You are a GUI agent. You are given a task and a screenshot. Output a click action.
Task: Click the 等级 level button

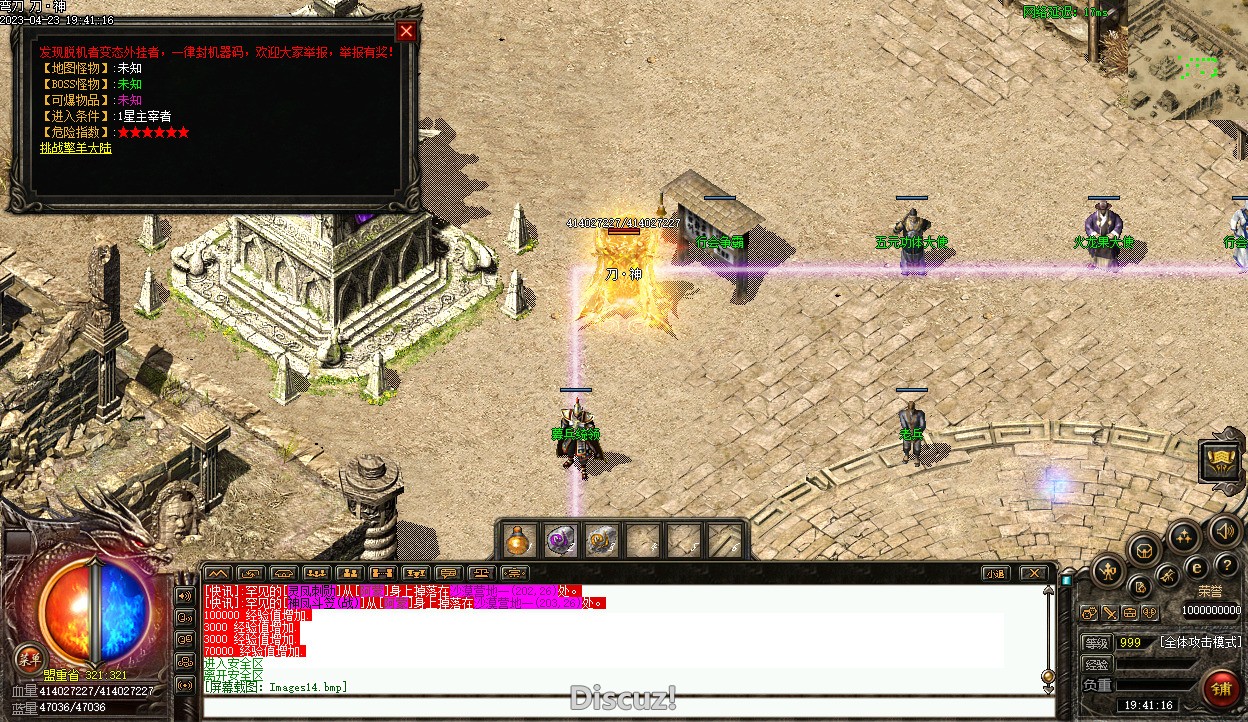1097,643
